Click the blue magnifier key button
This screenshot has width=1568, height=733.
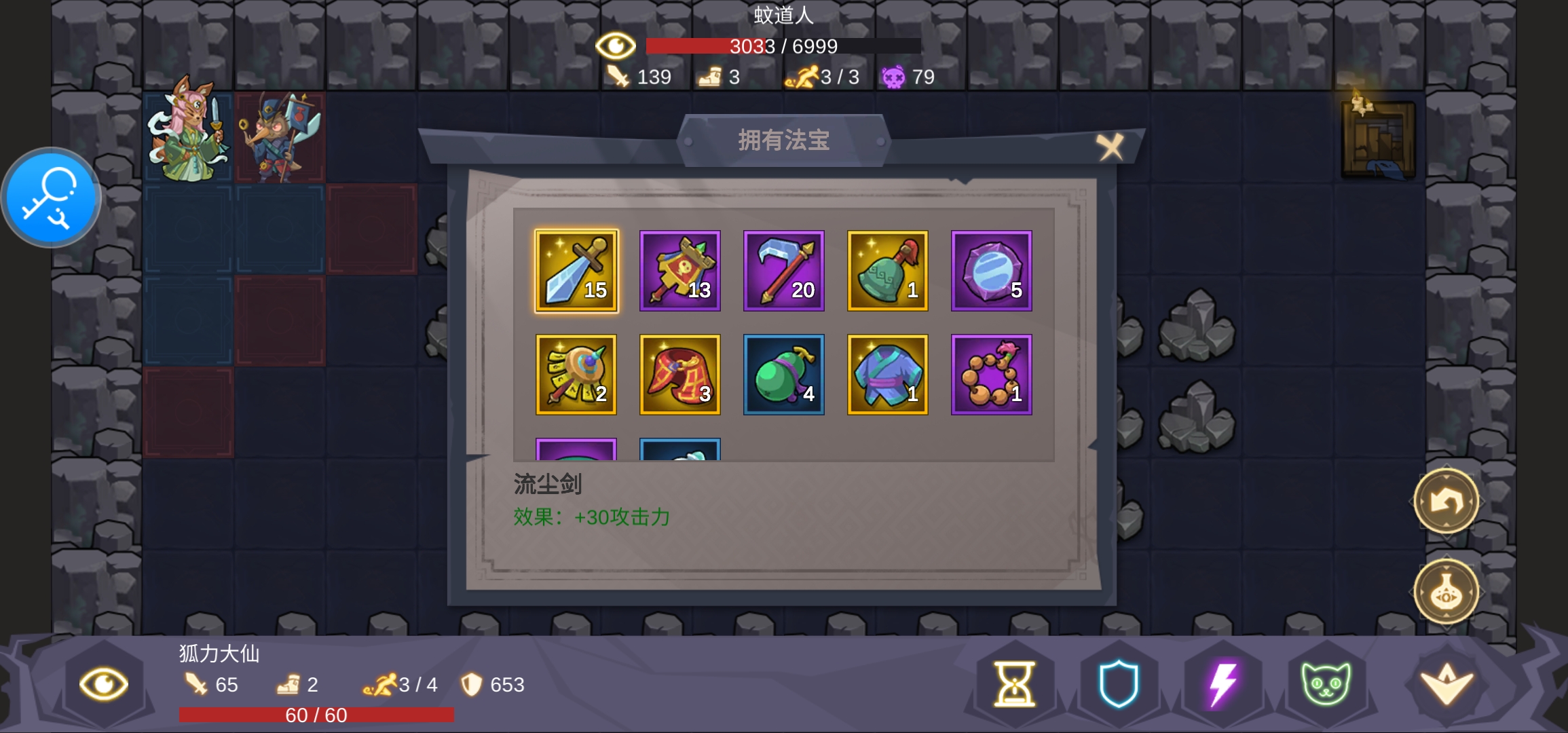(x=51, y=198)
